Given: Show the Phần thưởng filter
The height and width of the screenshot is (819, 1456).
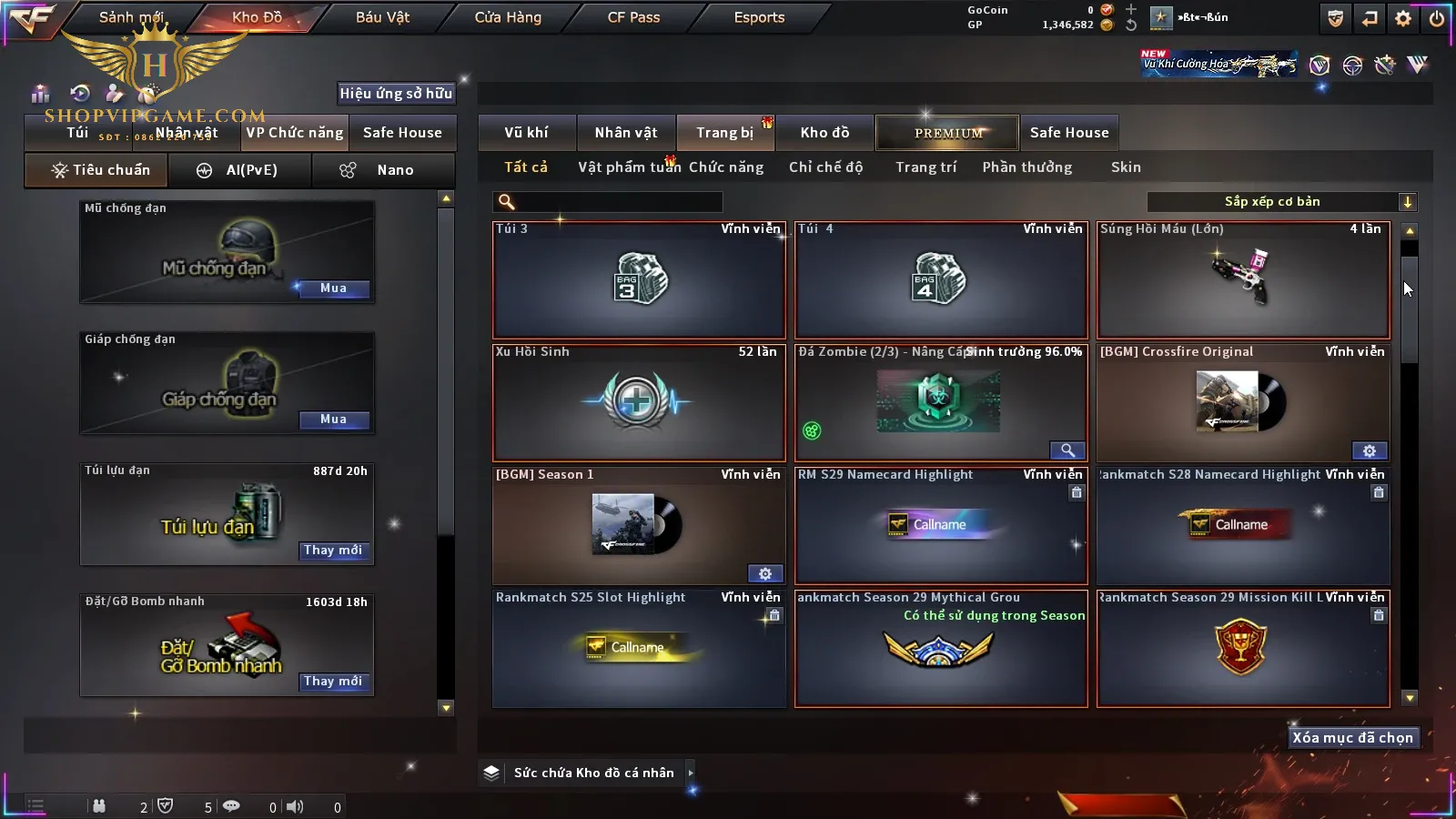Looking at the screenshot, I should click(x=1026, y=167).
